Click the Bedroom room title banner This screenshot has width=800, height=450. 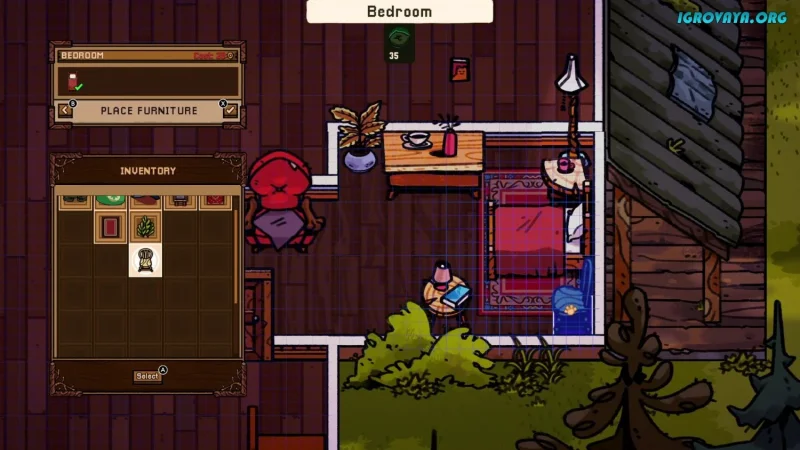tap(399, 12)
